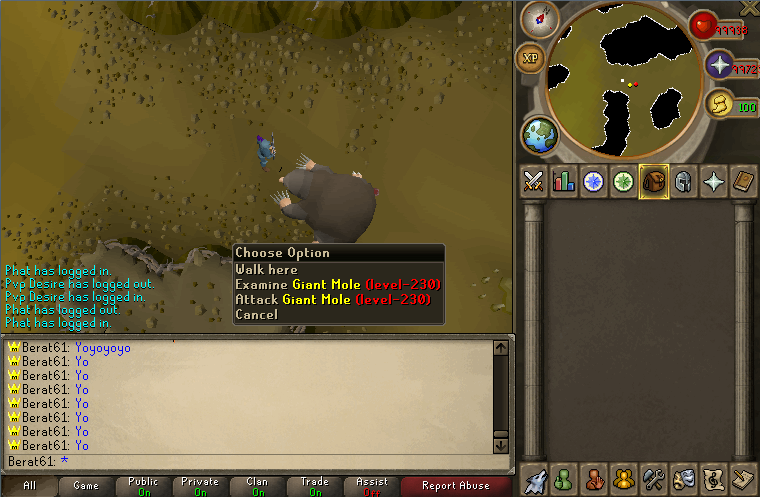Switch to the skills bar-chart tab
The image size is (760, 497).
563,181
